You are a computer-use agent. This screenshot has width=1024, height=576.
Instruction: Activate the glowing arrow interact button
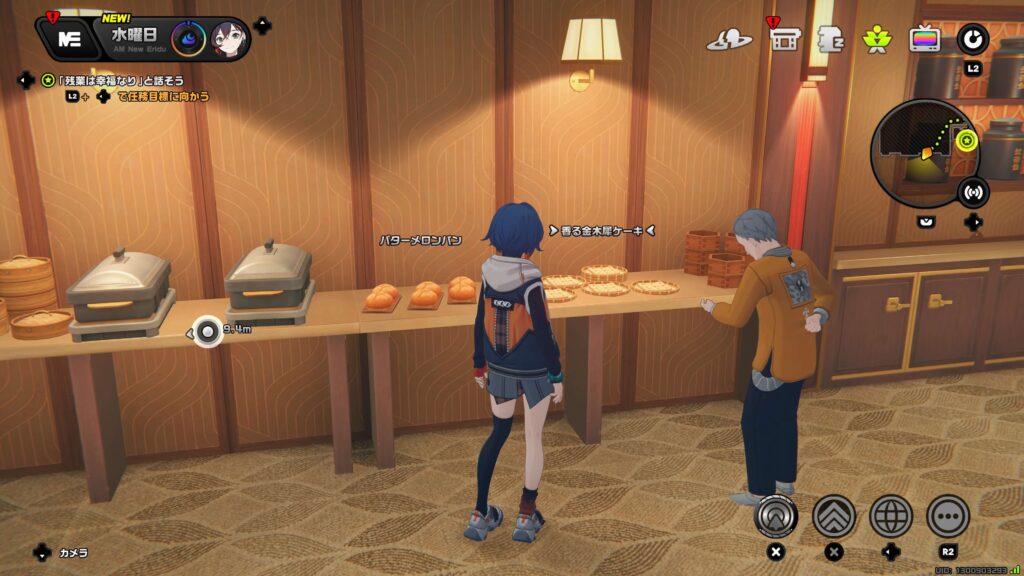pos(774,515)
